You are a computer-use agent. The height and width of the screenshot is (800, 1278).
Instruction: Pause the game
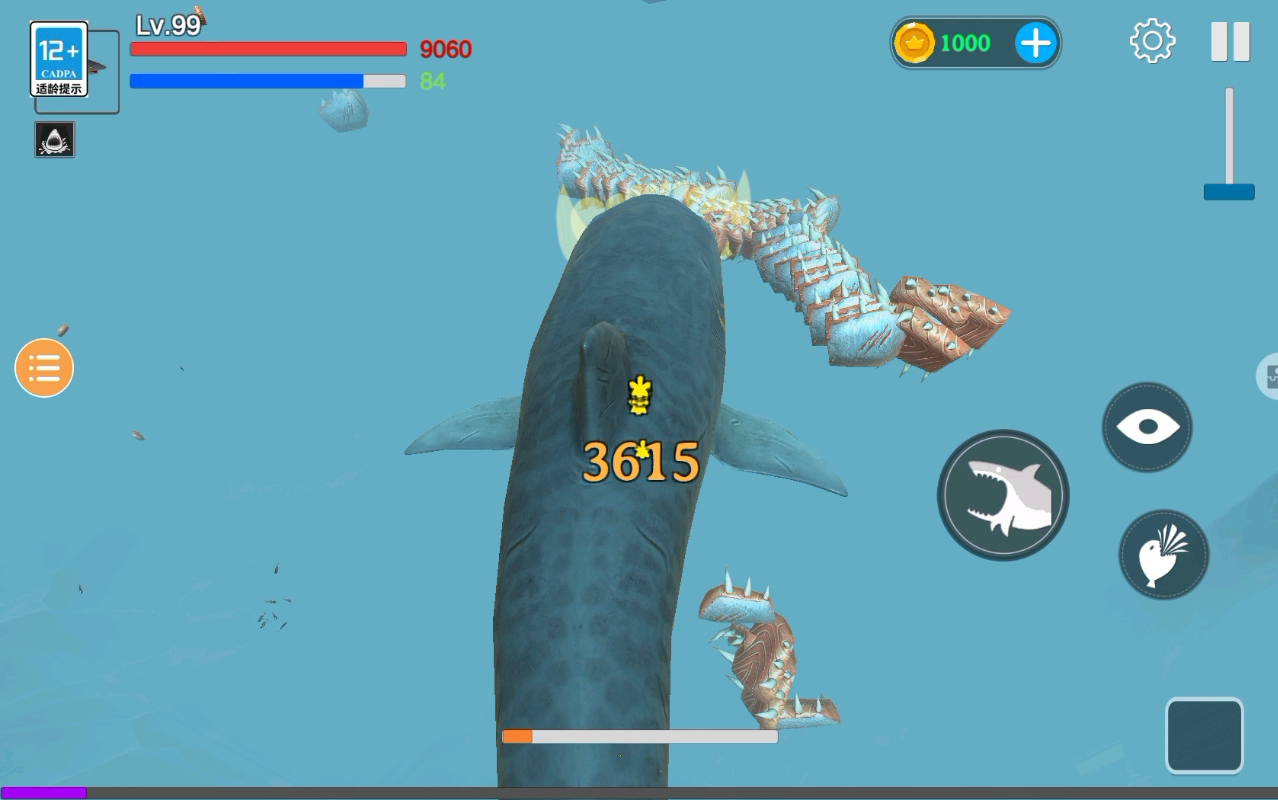pos(1230,42)
